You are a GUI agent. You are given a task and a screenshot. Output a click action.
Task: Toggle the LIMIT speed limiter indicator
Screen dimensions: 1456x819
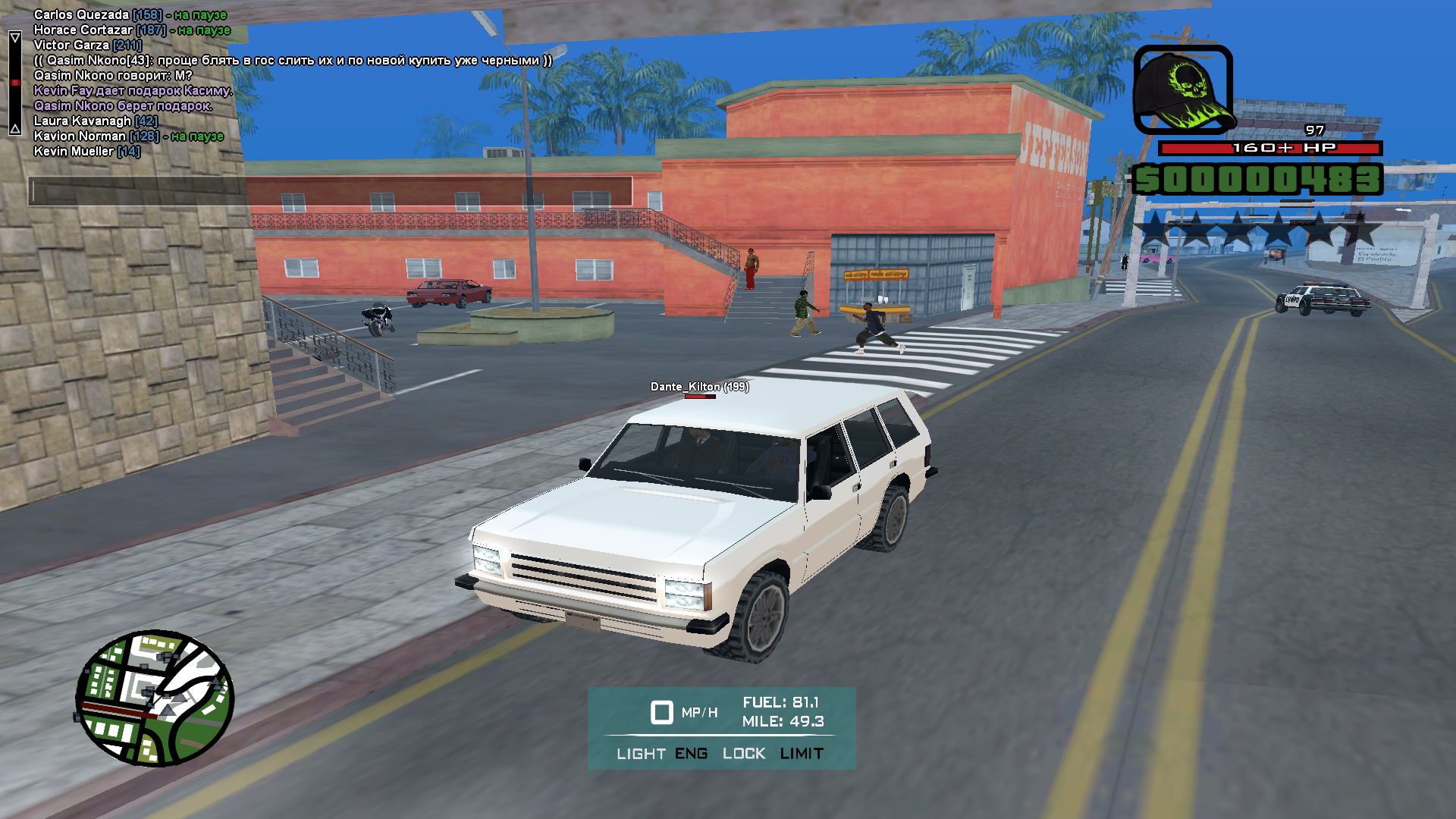tap(802, 754)
